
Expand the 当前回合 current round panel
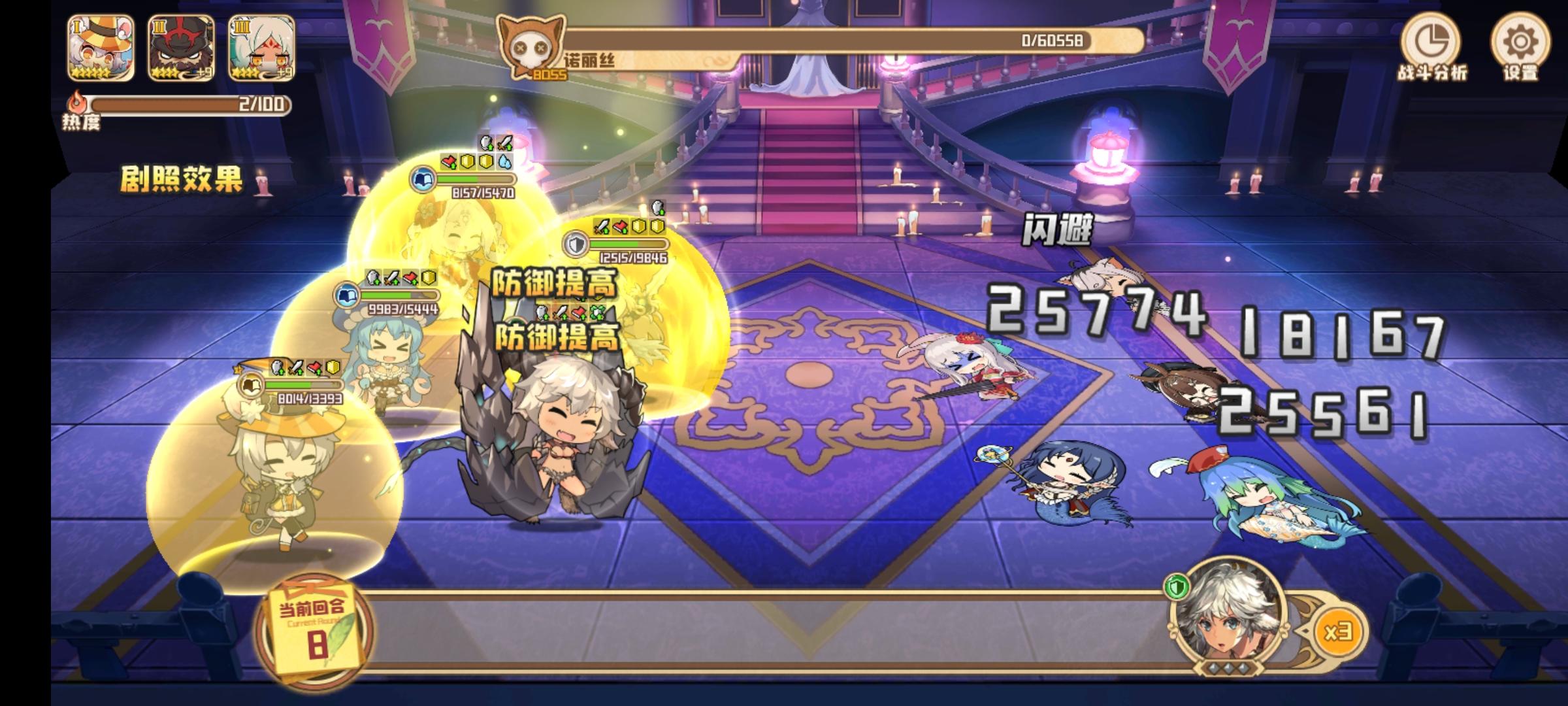click(x=314, y=628)
